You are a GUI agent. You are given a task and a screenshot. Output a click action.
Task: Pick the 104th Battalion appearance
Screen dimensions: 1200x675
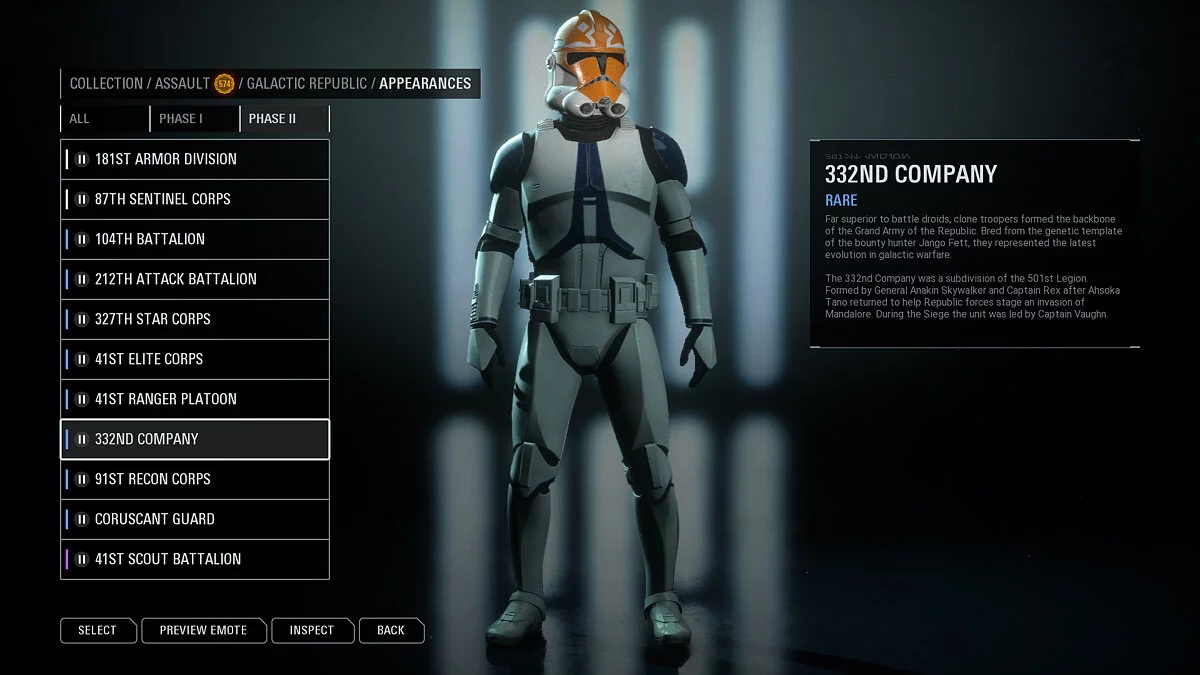(x=195, y=239)
